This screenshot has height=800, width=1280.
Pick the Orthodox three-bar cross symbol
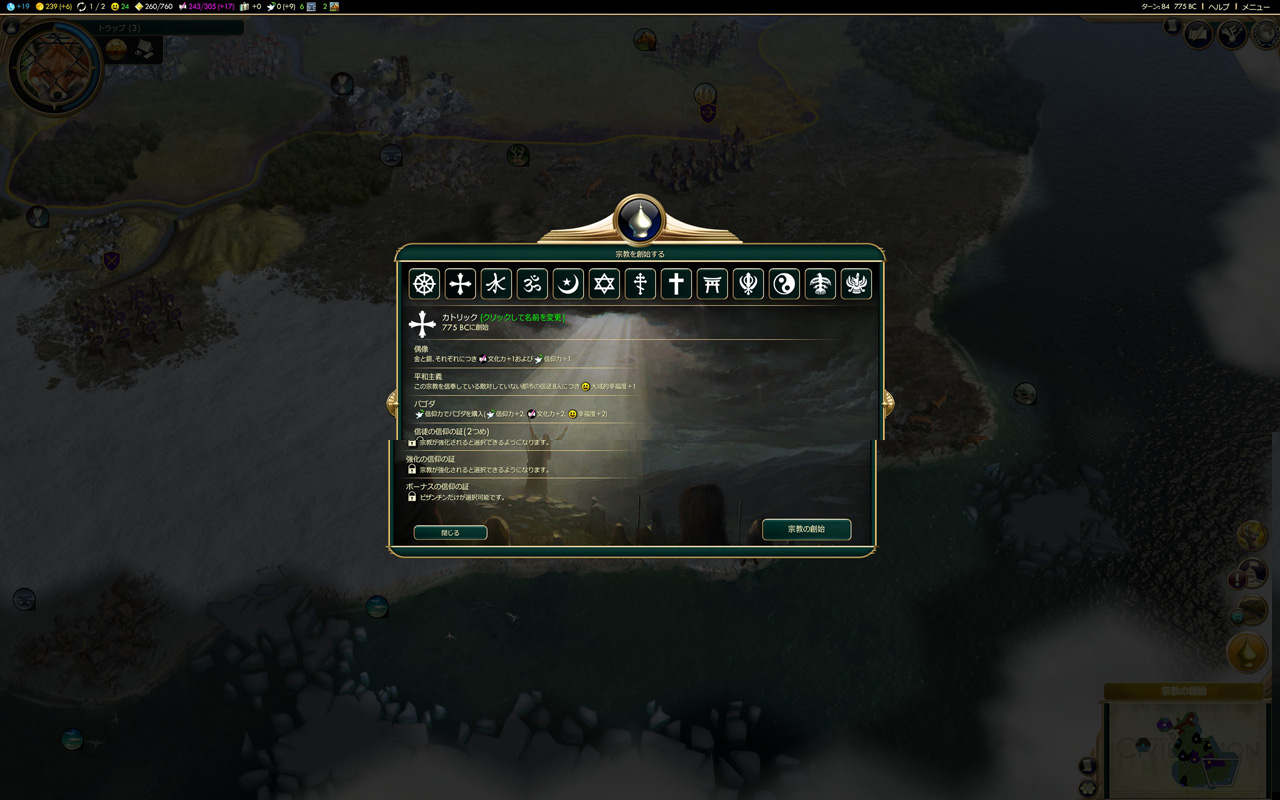640,284
